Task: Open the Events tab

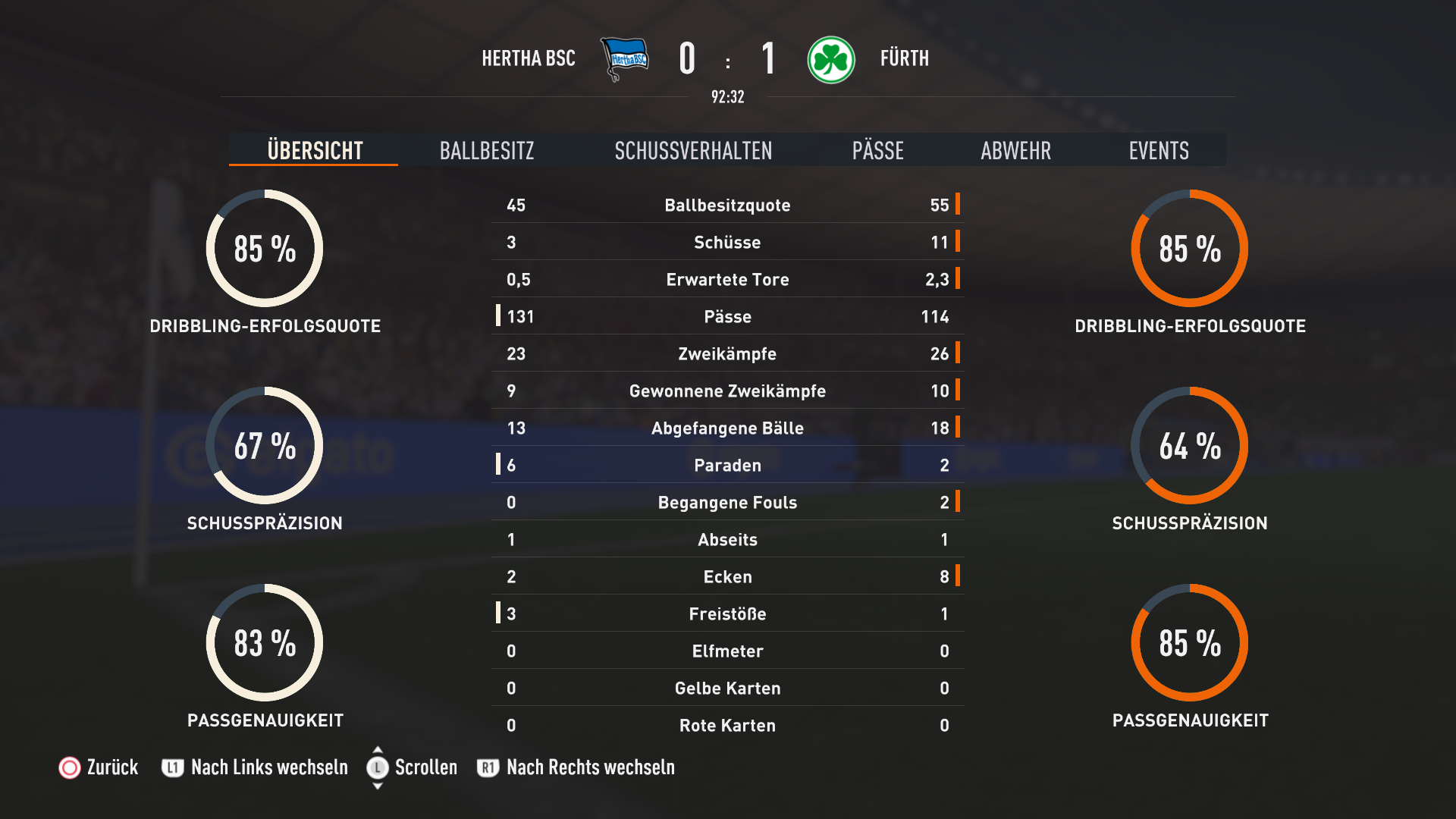Action: (1158, 150)
